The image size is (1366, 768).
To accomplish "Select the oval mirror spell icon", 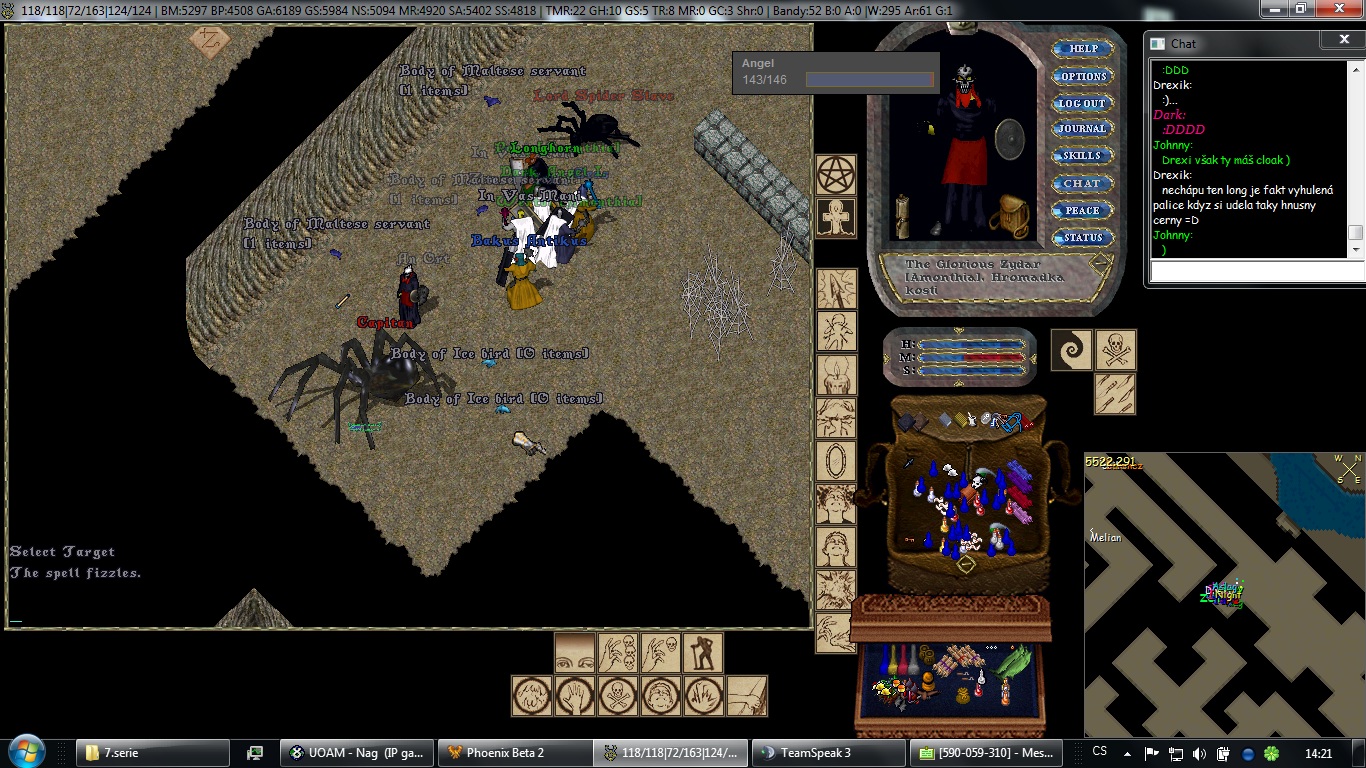I will [x=836, y=461].
